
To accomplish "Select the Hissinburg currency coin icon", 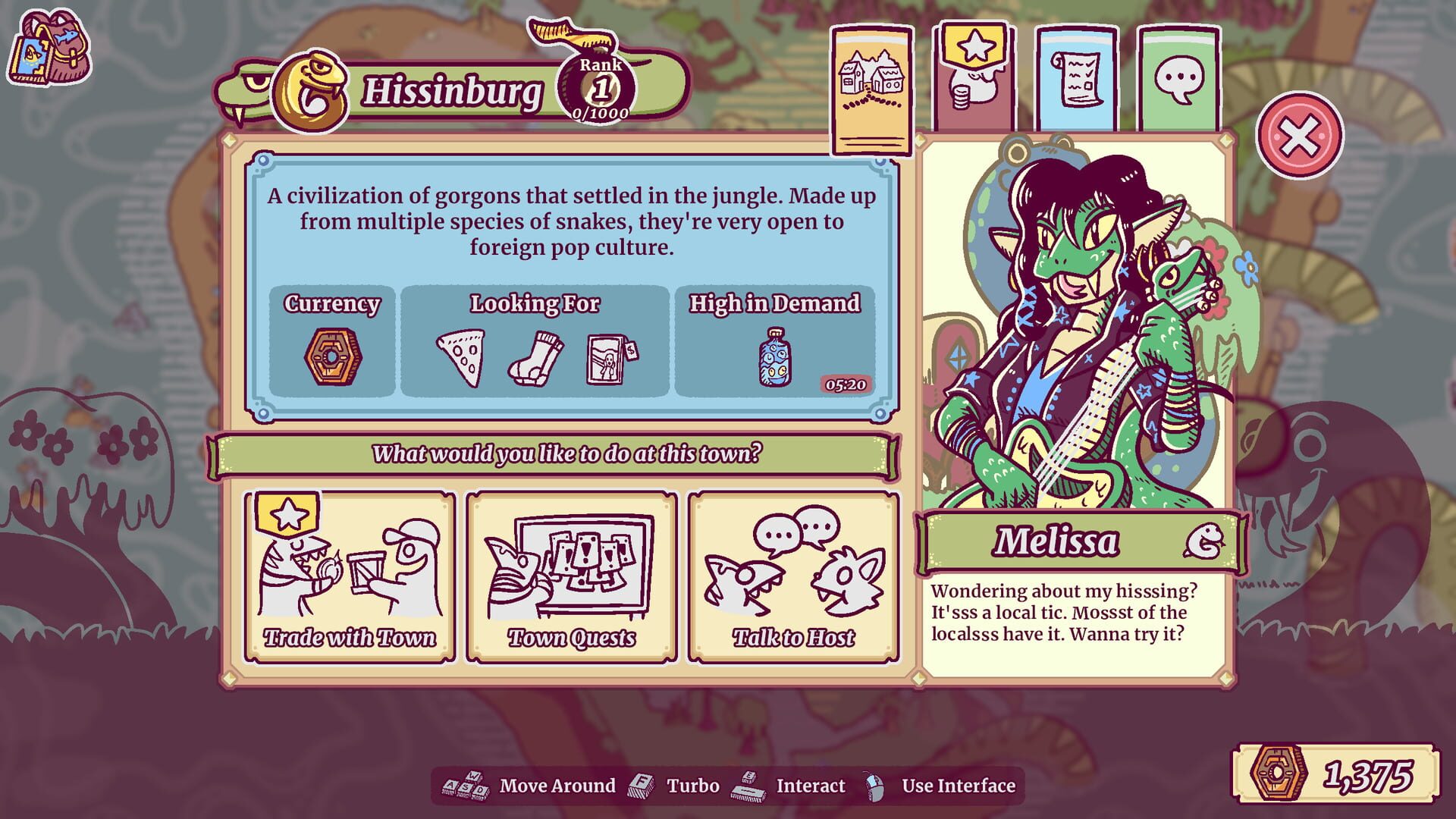I will tap(334, 357).
